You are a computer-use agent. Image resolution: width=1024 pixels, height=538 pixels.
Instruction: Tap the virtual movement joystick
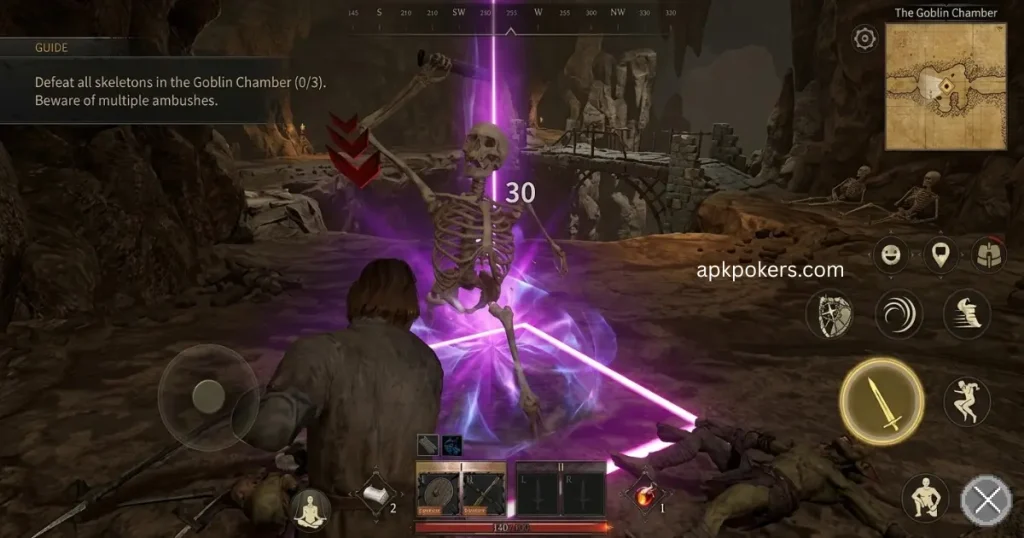tap(207, 394)
